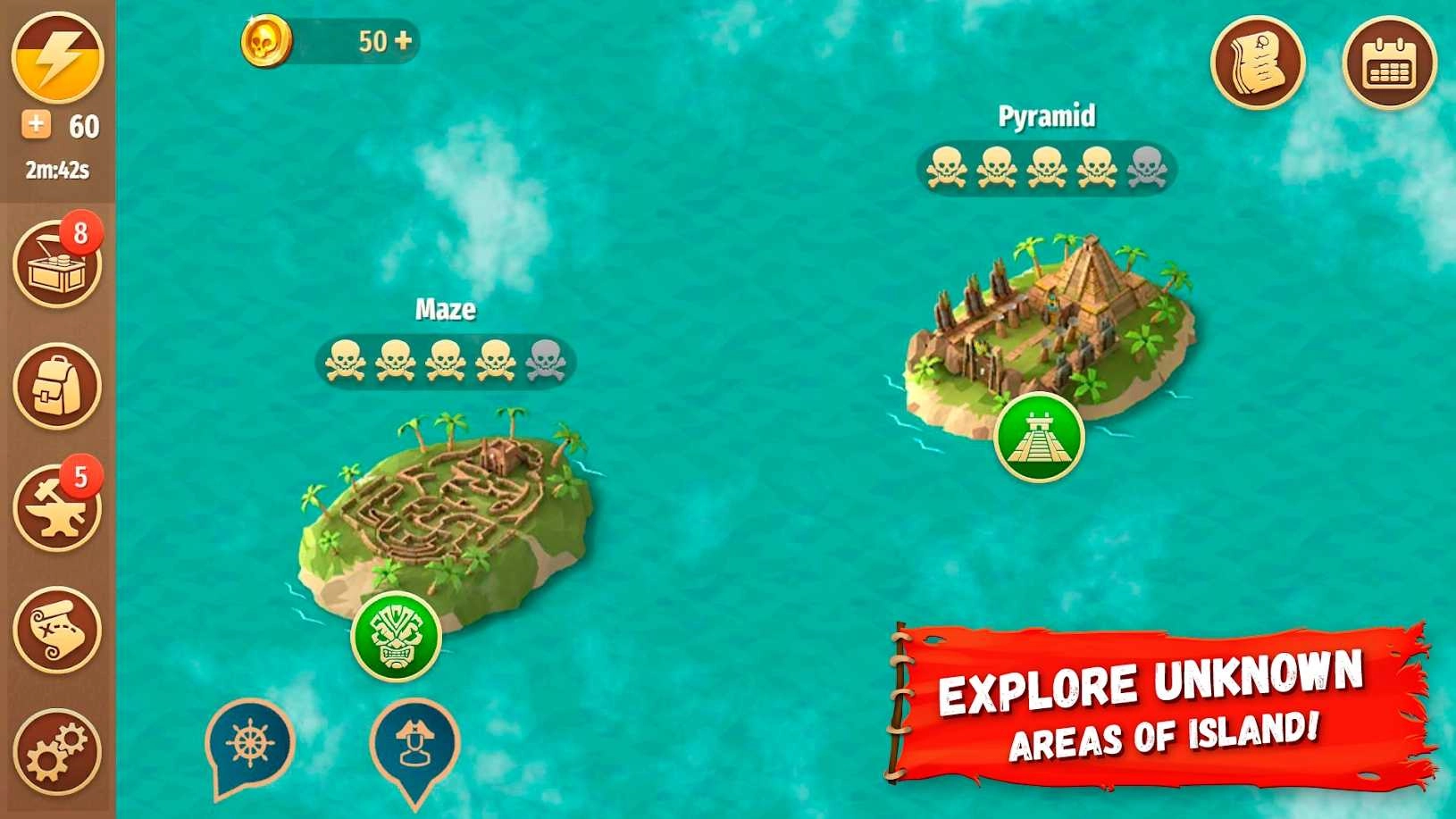This screenshot has width=1456, height=819.
Task: Open the loot chest with 8 notifications
Action: pos(56,261)
